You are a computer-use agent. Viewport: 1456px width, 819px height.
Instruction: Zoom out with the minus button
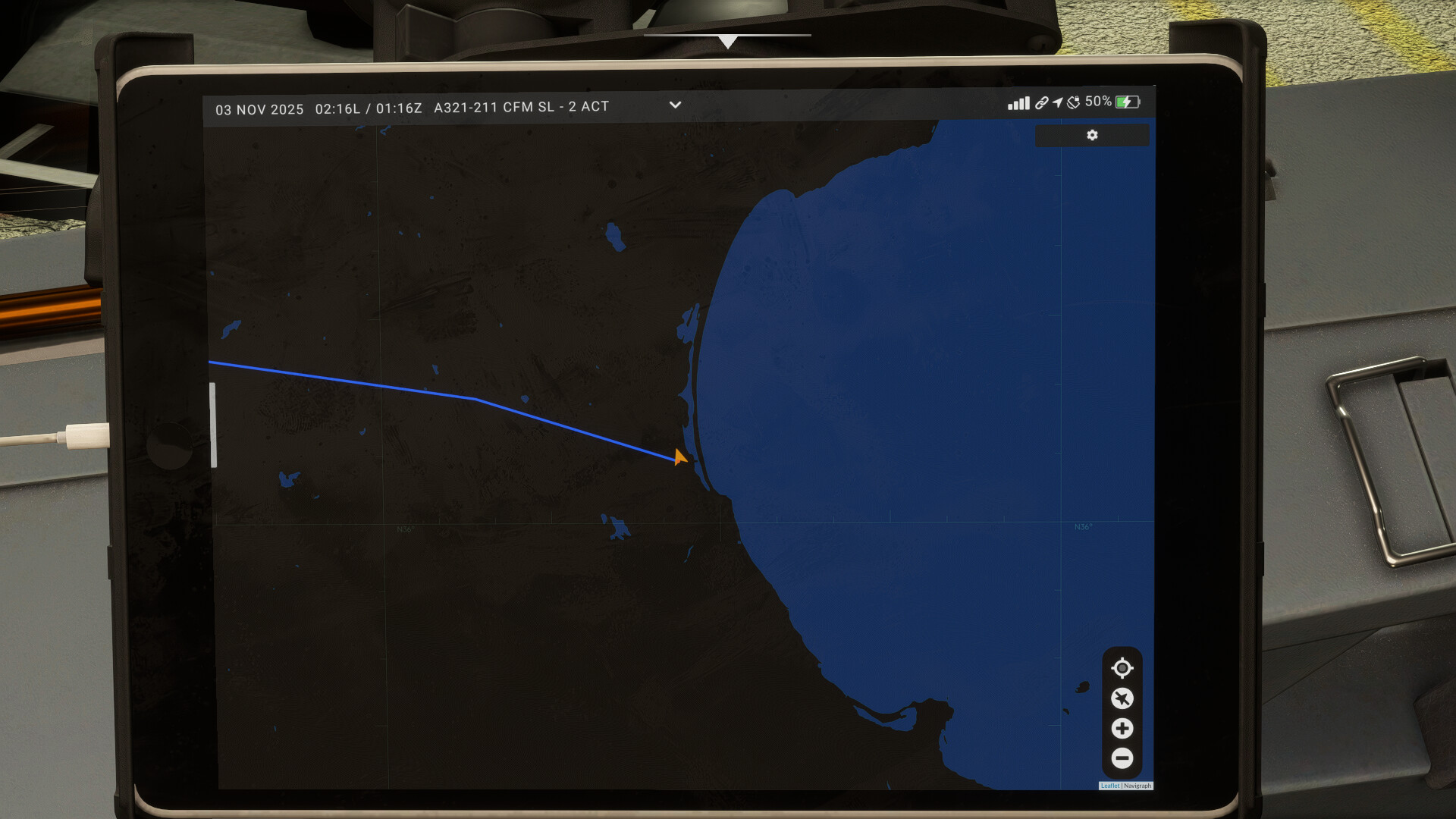[1122, 758]
